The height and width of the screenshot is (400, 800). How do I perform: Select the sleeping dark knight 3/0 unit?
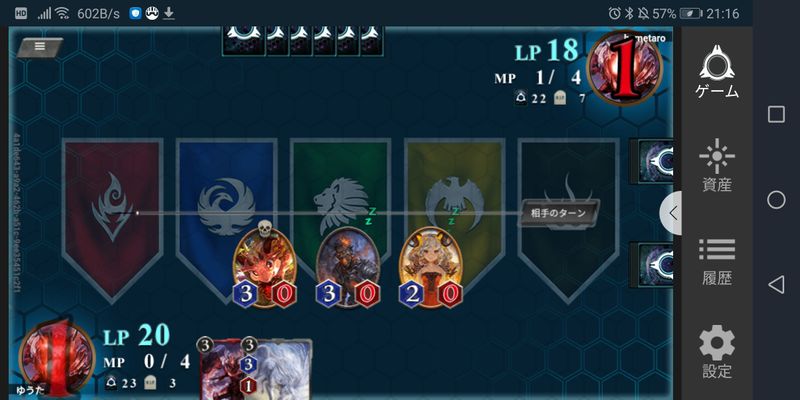click(x=349, y=266)
